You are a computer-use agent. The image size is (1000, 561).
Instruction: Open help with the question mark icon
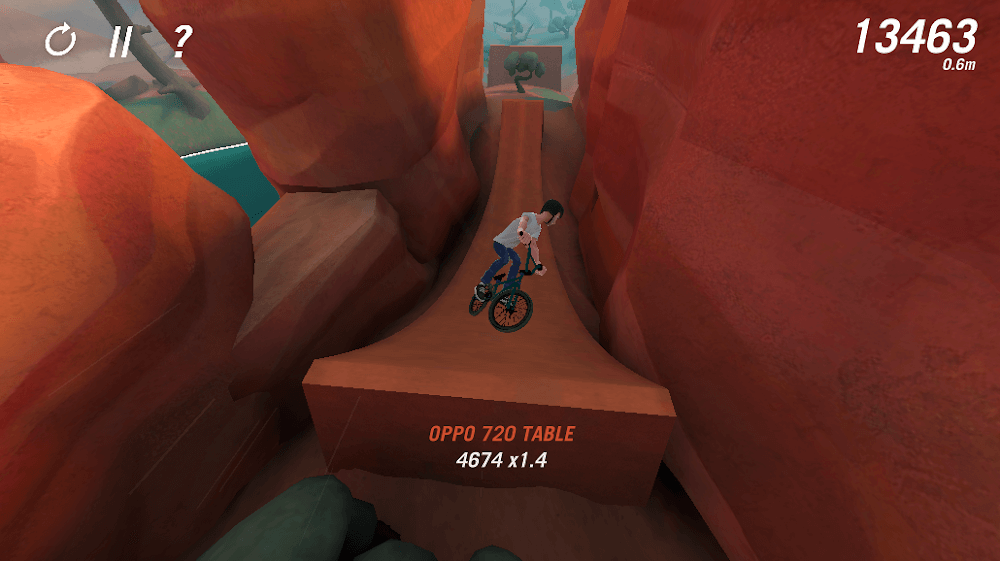click(181, 41)
